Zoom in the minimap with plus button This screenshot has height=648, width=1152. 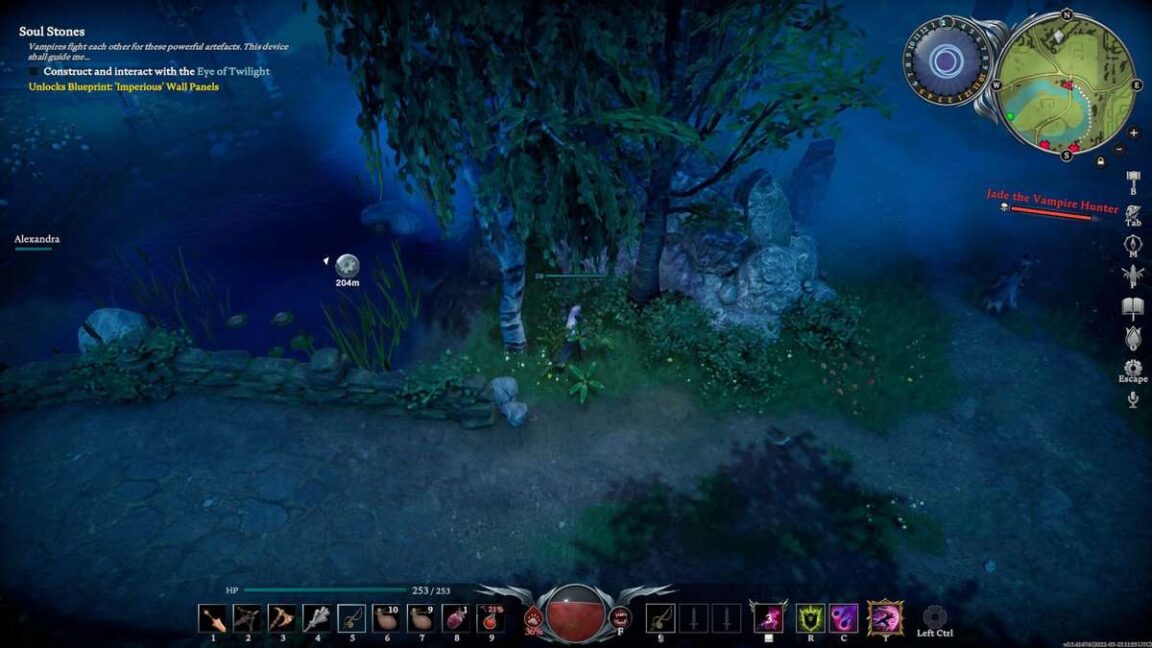[x=1133, y=133]
